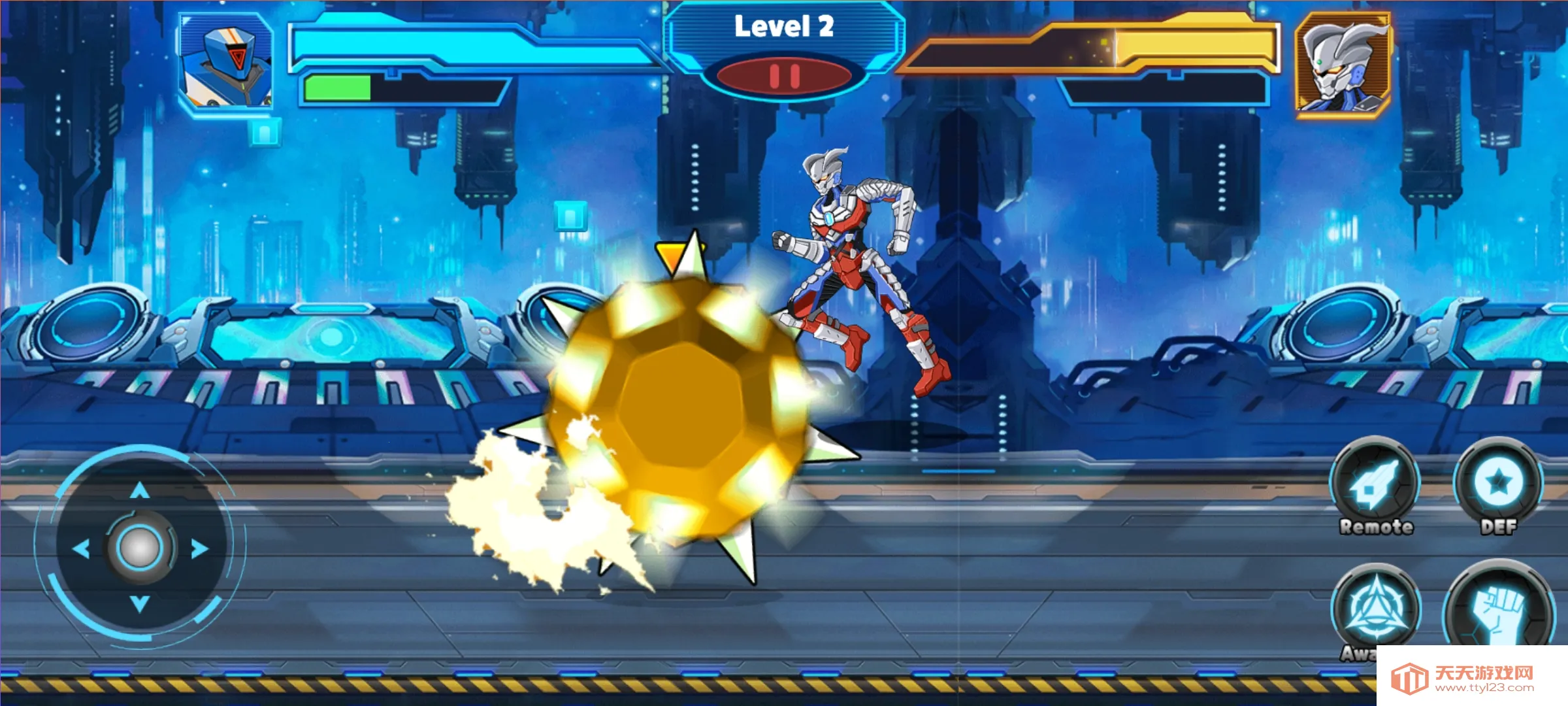
Task: Click the silver horned enemy portrait
Action: (x=1343, y=64)
